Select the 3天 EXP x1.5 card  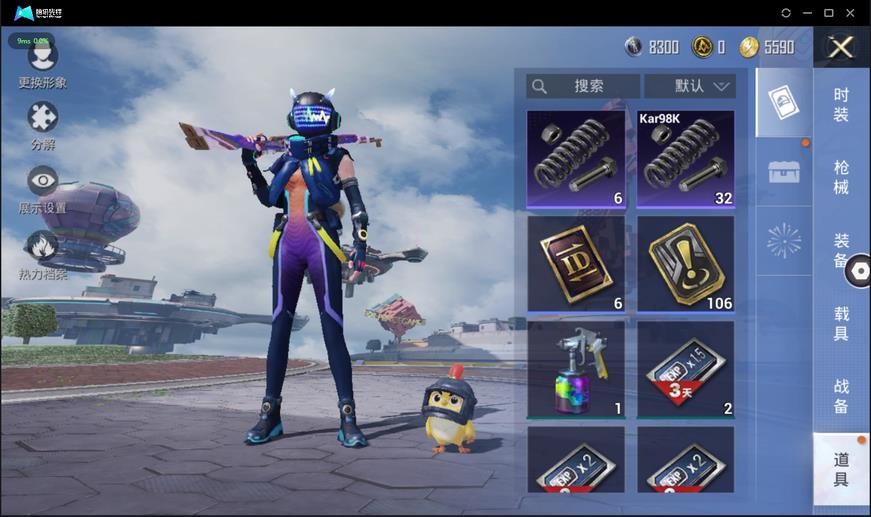686,368
